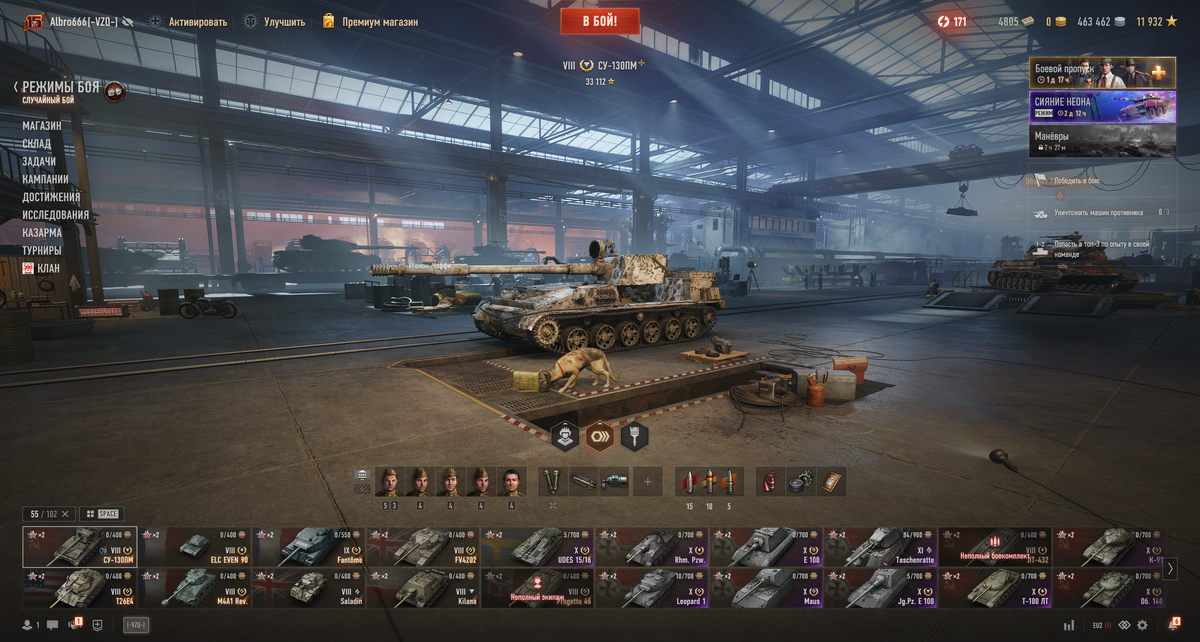Select «Премиум магазин» in the top bar
The image size is (1200, 642).
tap(379, 22)
